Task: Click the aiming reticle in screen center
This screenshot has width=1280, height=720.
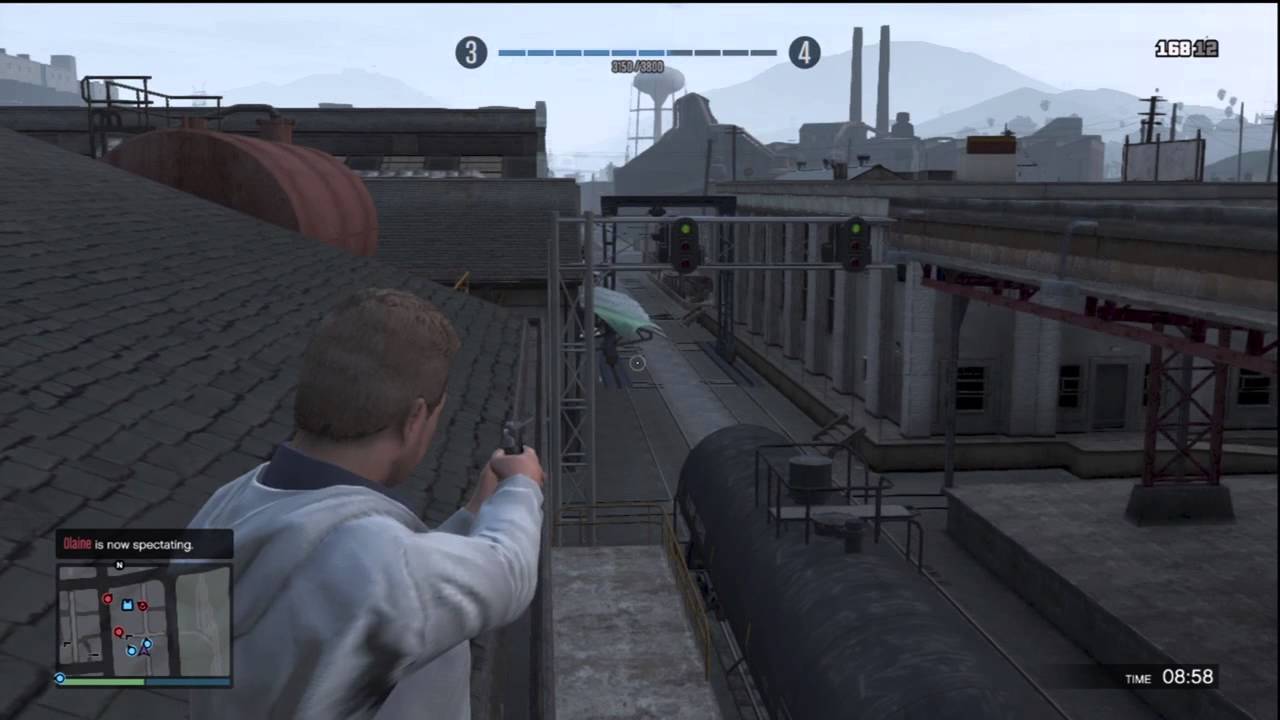Action: pos(637,363)
